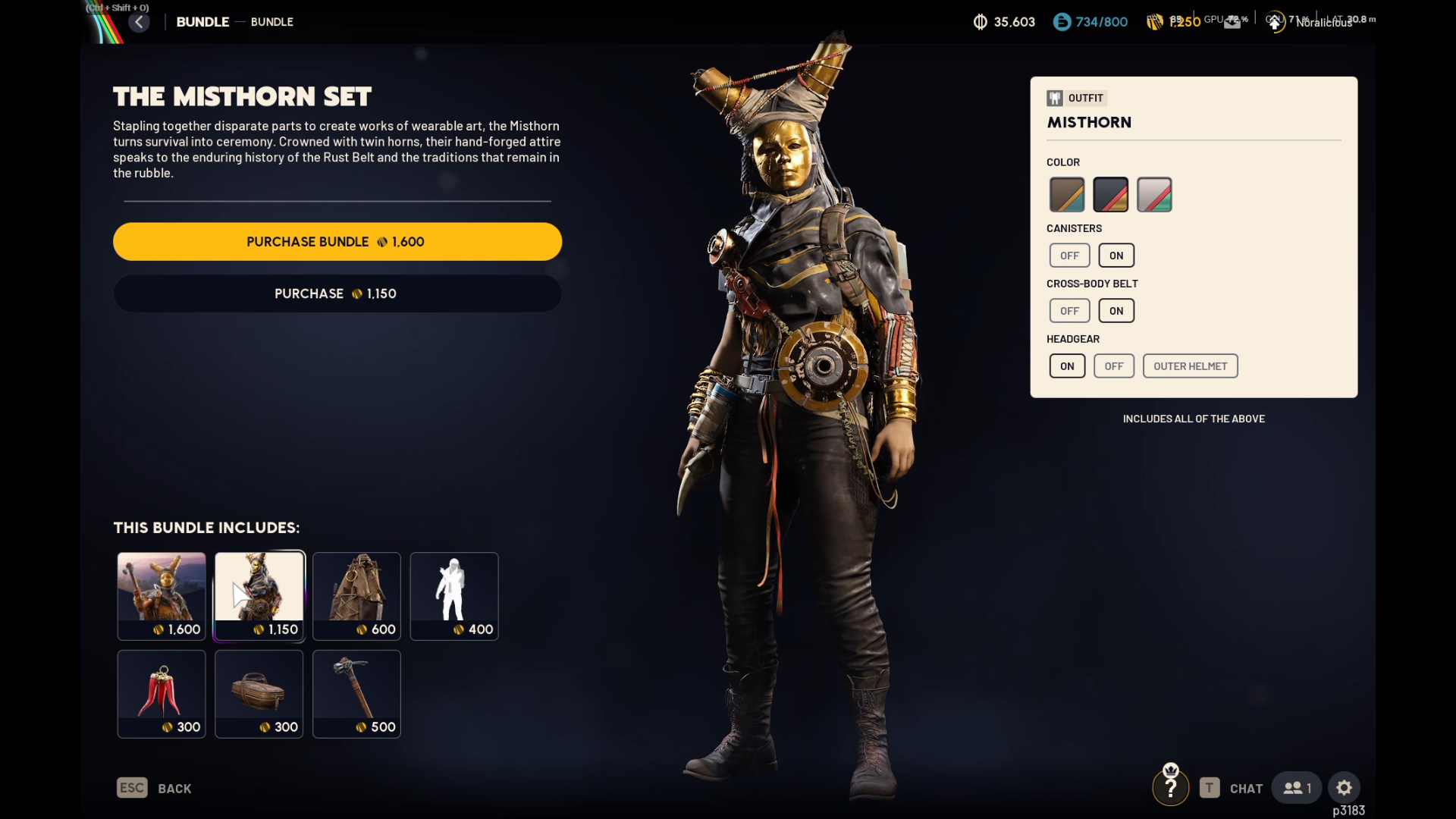Open the settings gear
The height and width of the screenshot is (819, 1456).
[1344, 788]
